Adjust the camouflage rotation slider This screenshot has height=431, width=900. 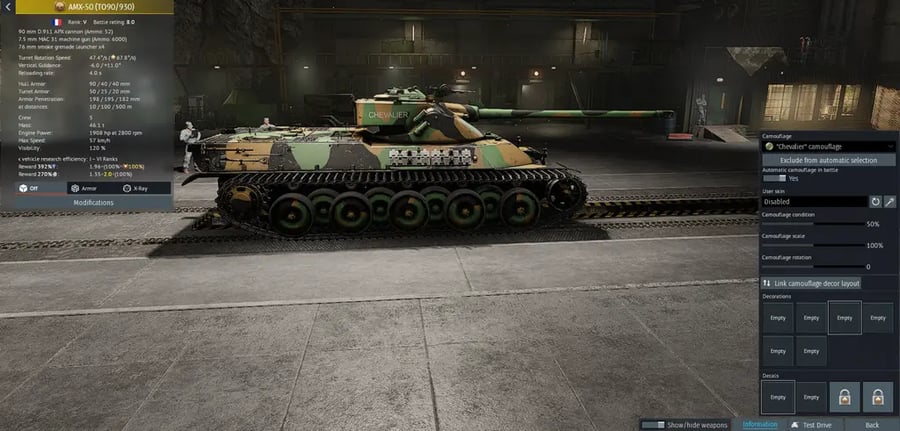(x=812, y=266)
